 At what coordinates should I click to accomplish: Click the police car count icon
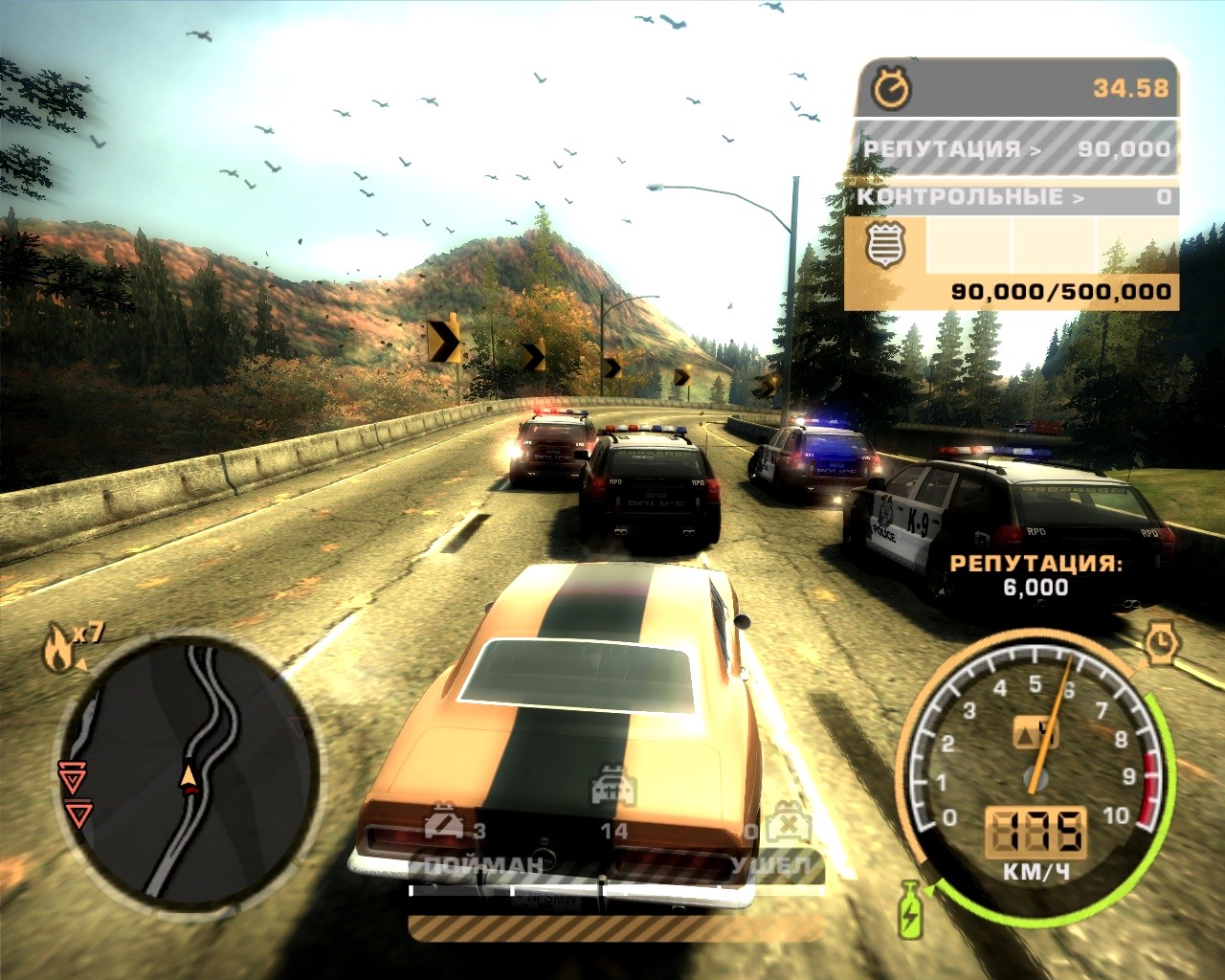[613, 786]
